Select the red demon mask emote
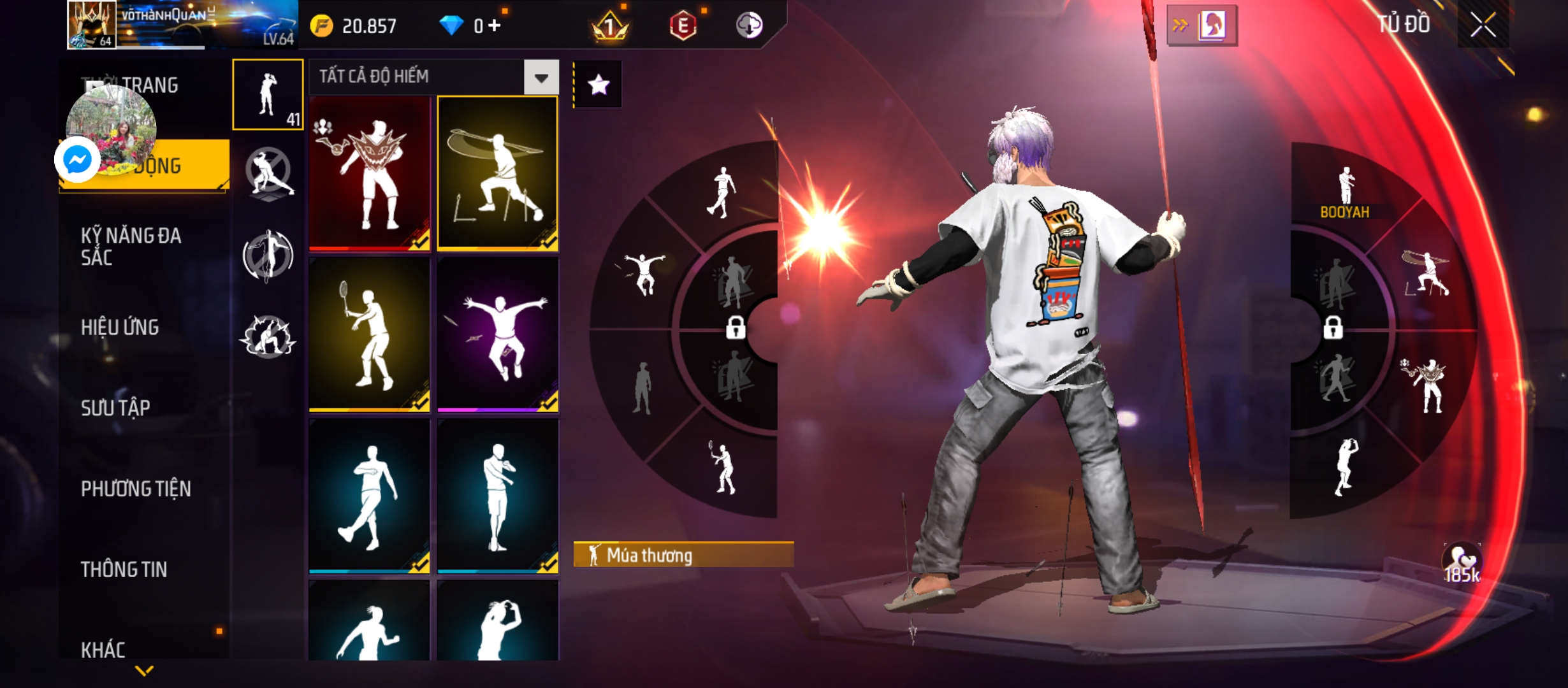This screenshot has width=1568, height=688. click(x=370, y=173)
